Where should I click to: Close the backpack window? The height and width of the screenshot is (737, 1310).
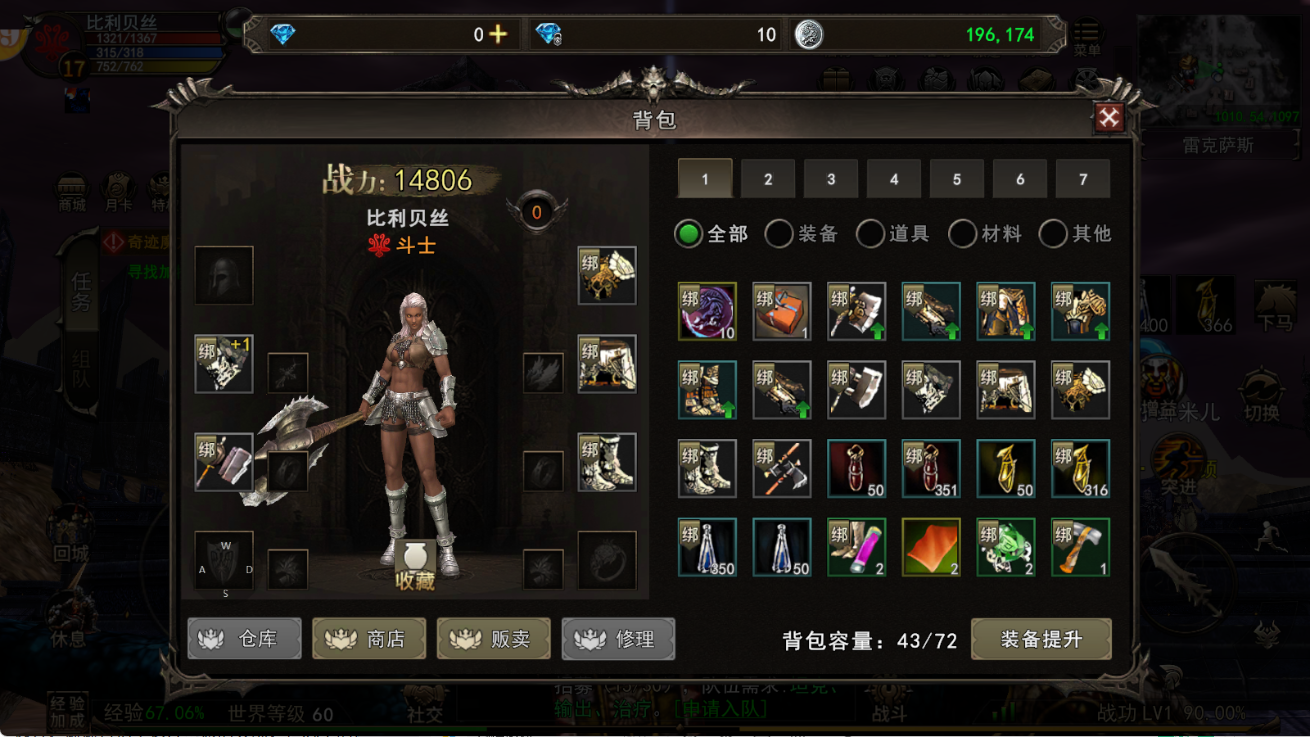1108,118
